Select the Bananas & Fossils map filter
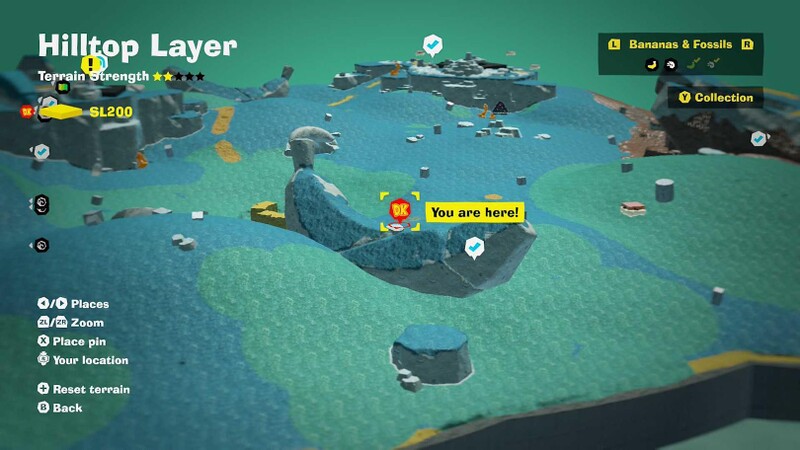800x450 pixels. click(x=680, y=45)
